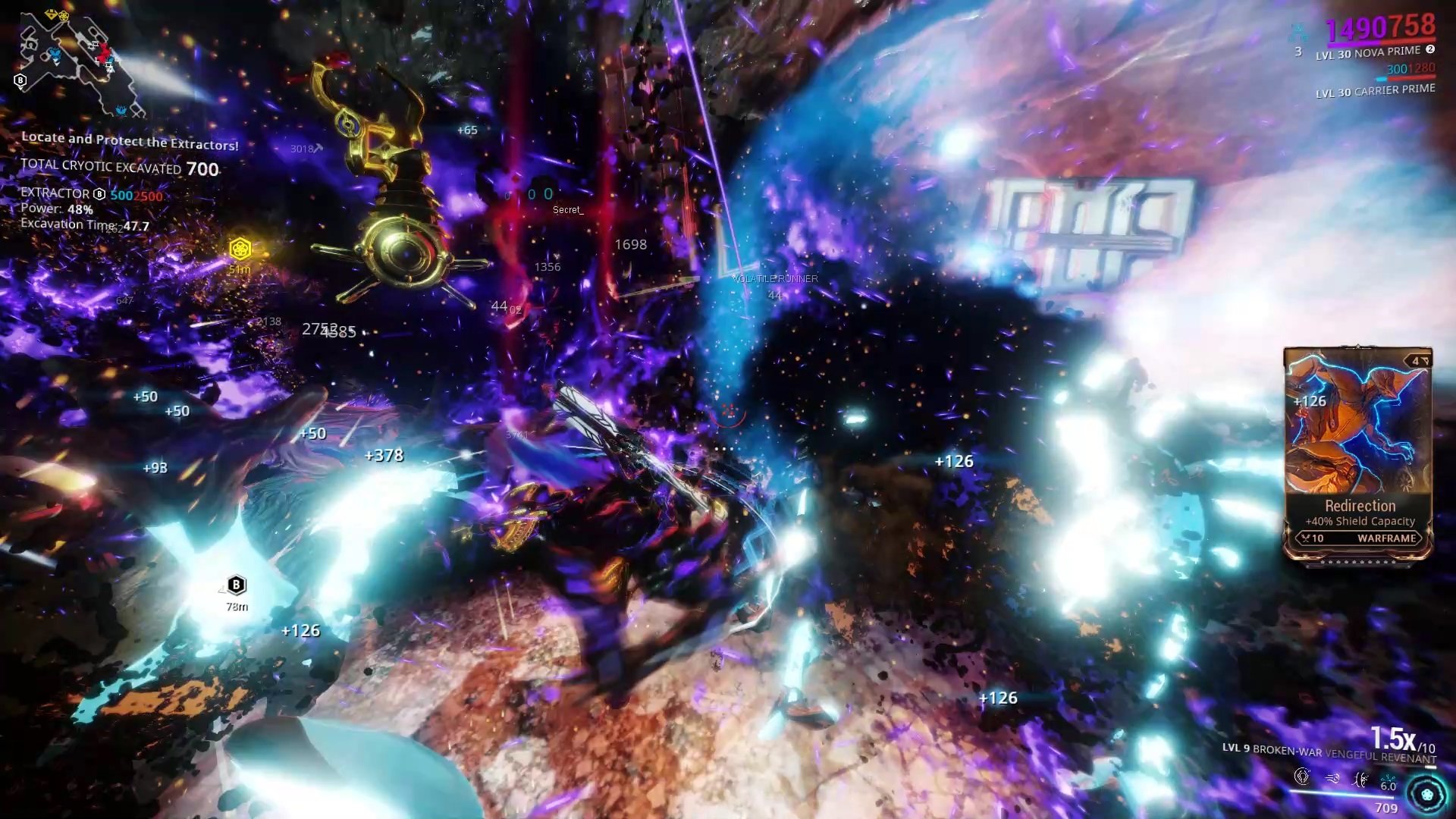Select the Null Star ability icon
Viewport: 1456px width, 819px height.
1302,777
